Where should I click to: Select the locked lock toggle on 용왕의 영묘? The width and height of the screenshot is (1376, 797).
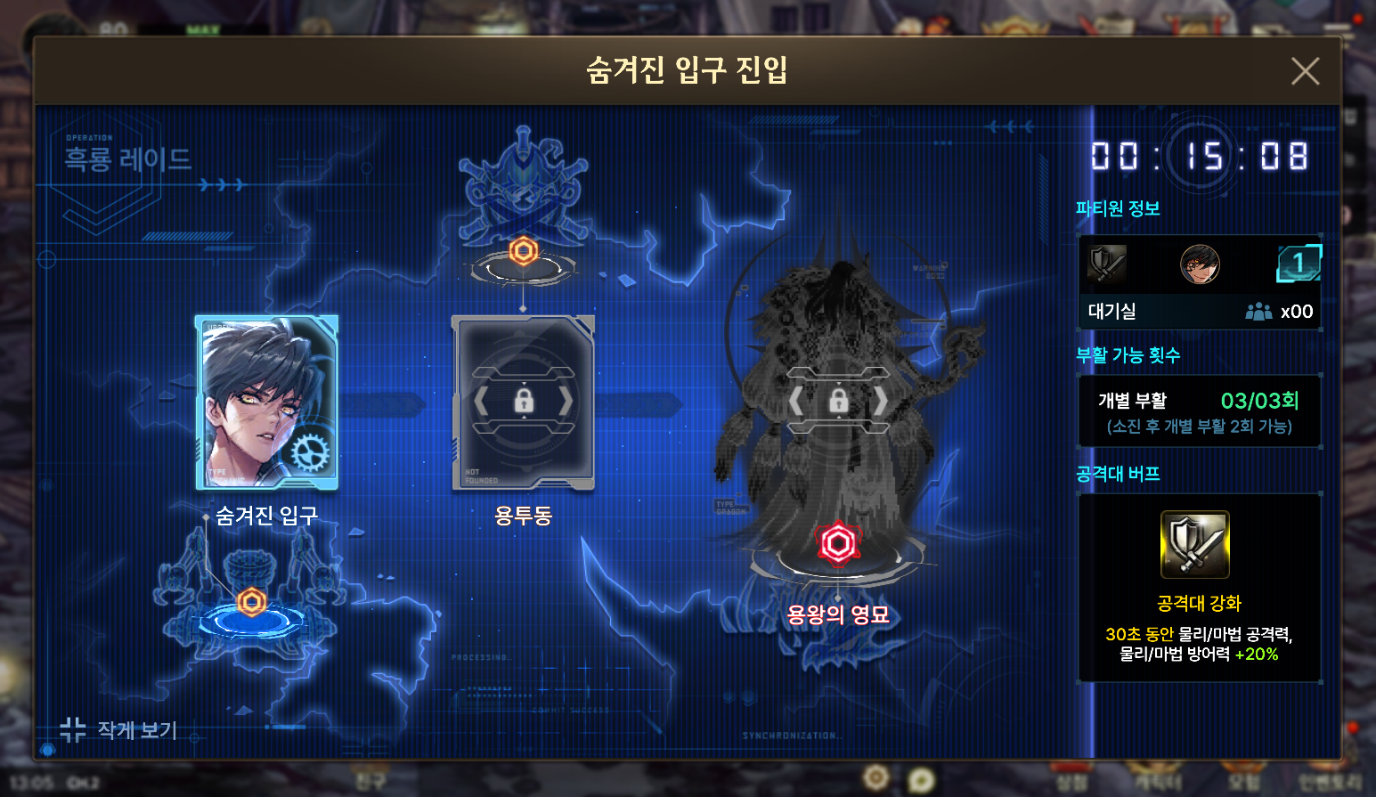pos(838,400)
